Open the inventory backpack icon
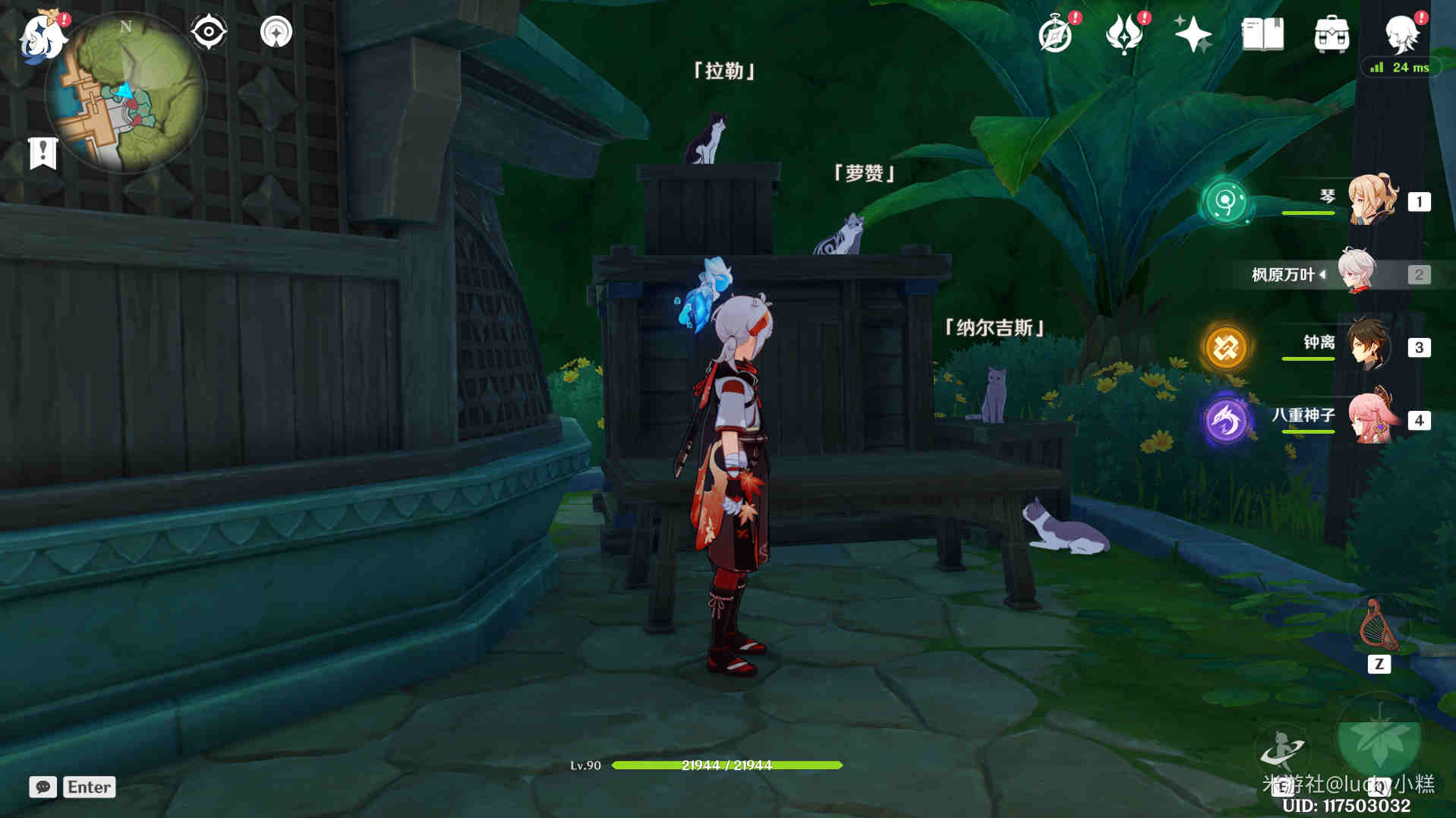The image size is (1456, 818). (x=1332, y=34)
